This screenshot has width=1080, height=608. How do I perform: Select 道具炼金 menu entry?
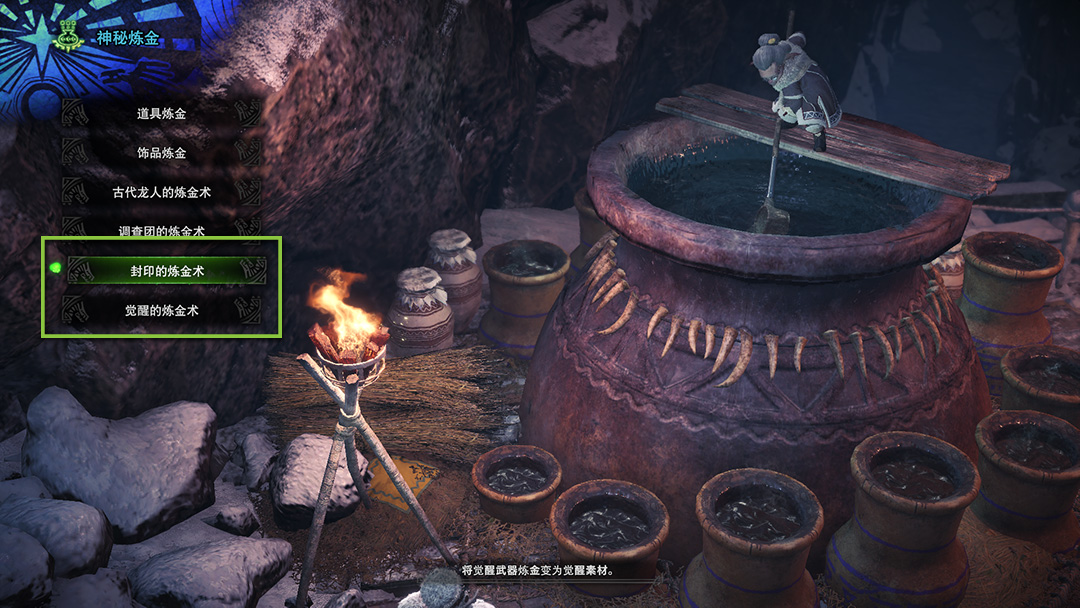point(162,114)
